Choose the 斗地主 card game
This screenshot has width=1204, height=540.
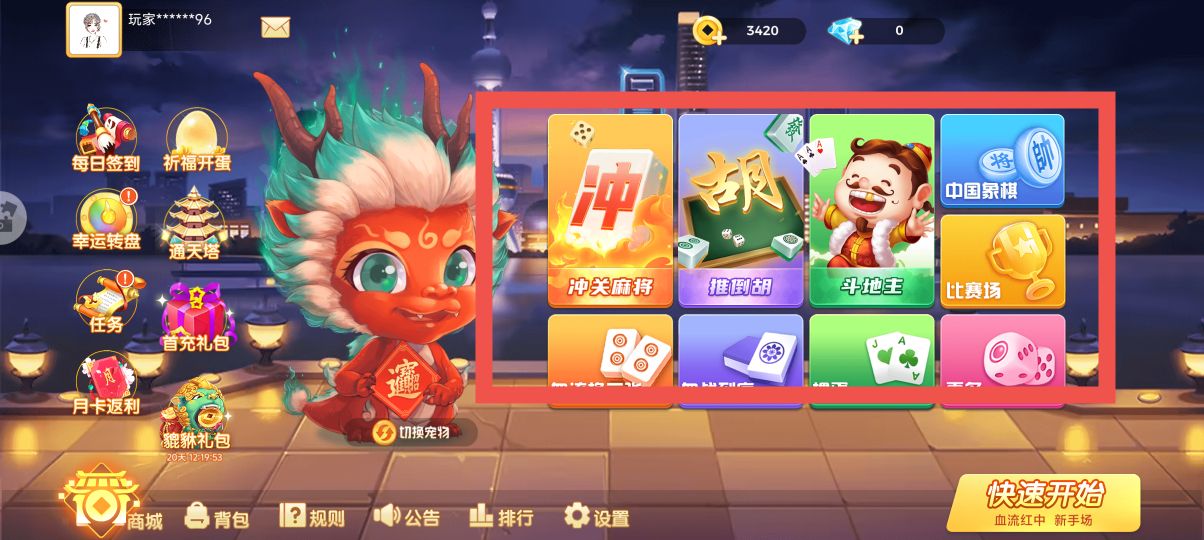[x=871, y=210]
